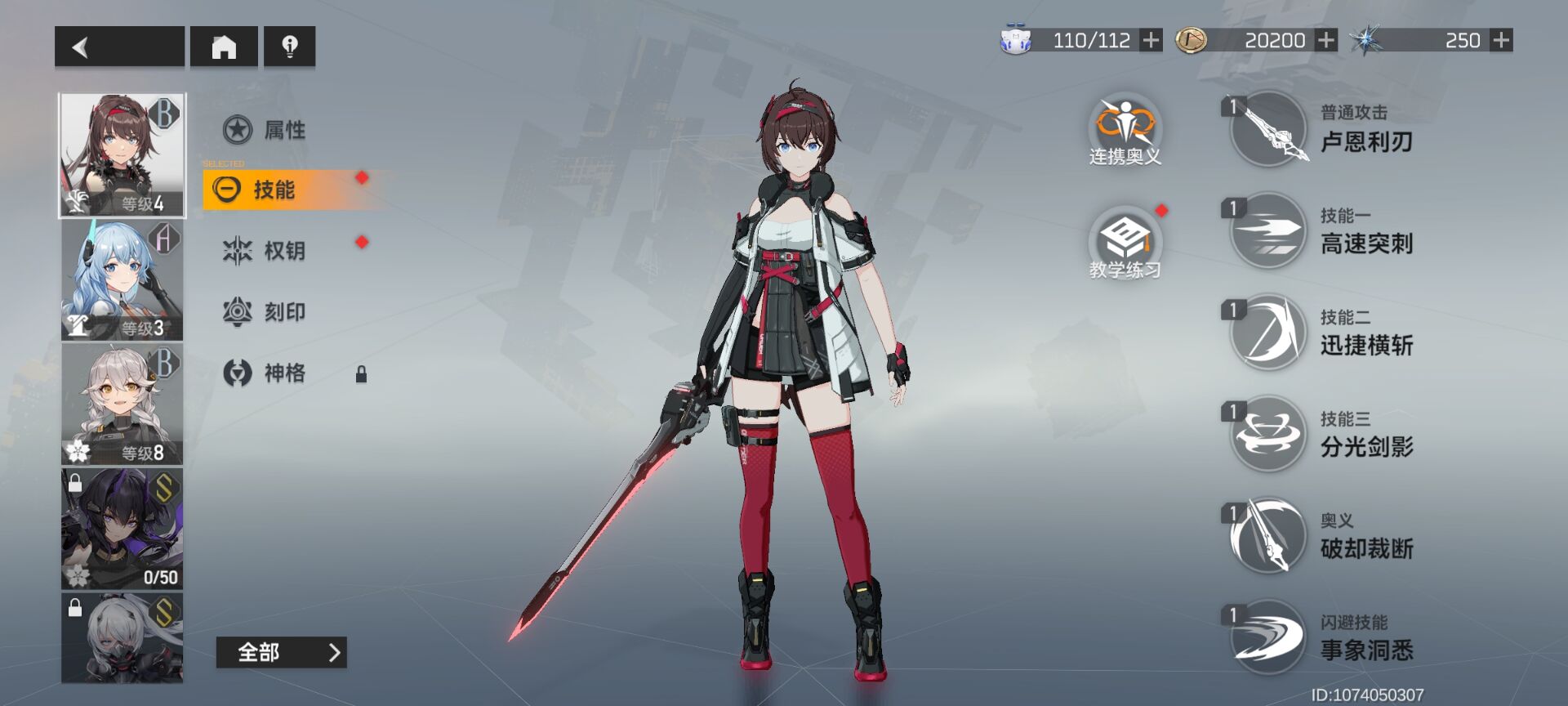Select the locked purple-haired S-rank character
The image size is (1568, 706).
tap(122, 529)
